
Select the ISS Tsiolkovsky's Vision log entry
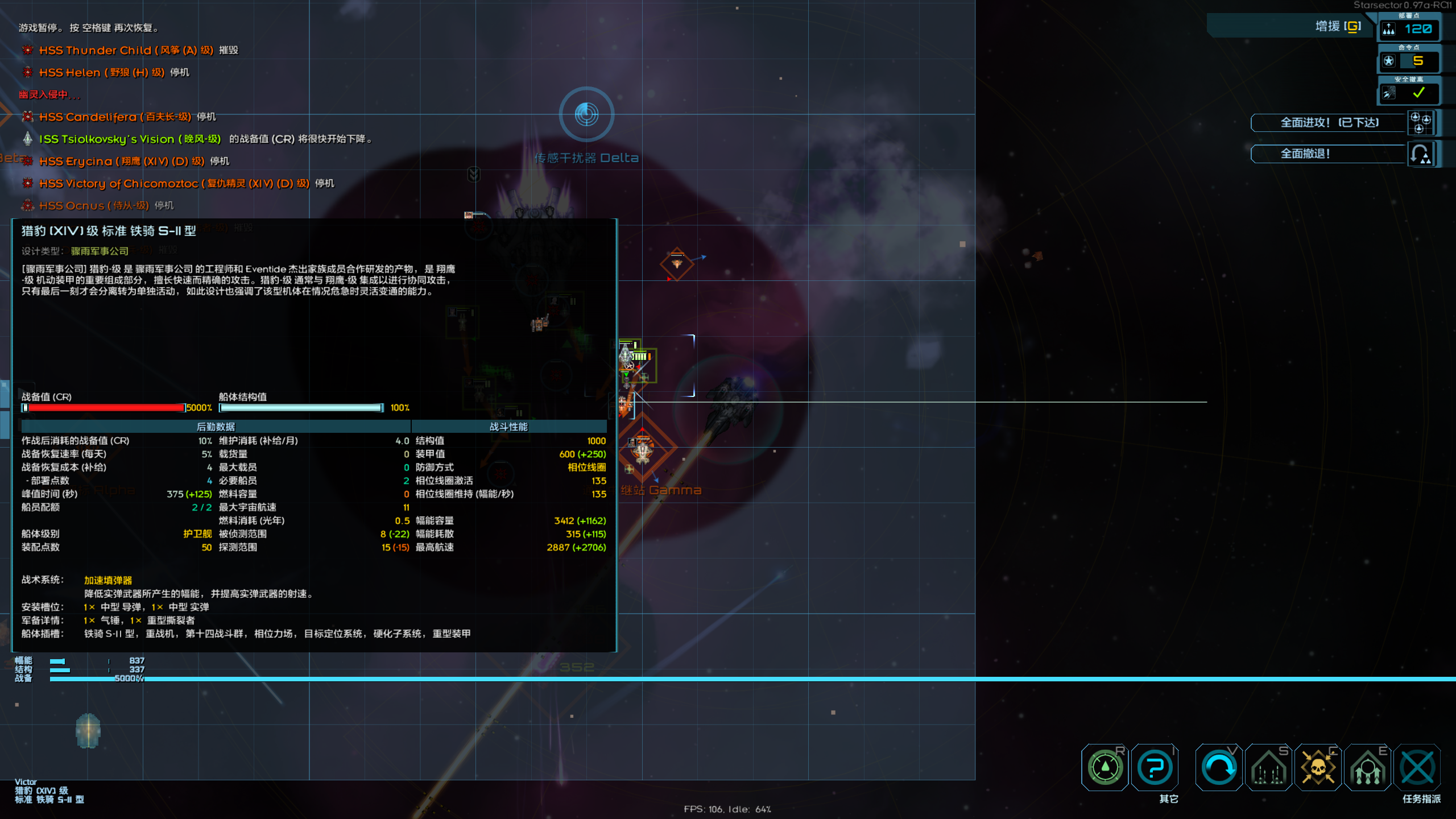click(x=130, y=139)
